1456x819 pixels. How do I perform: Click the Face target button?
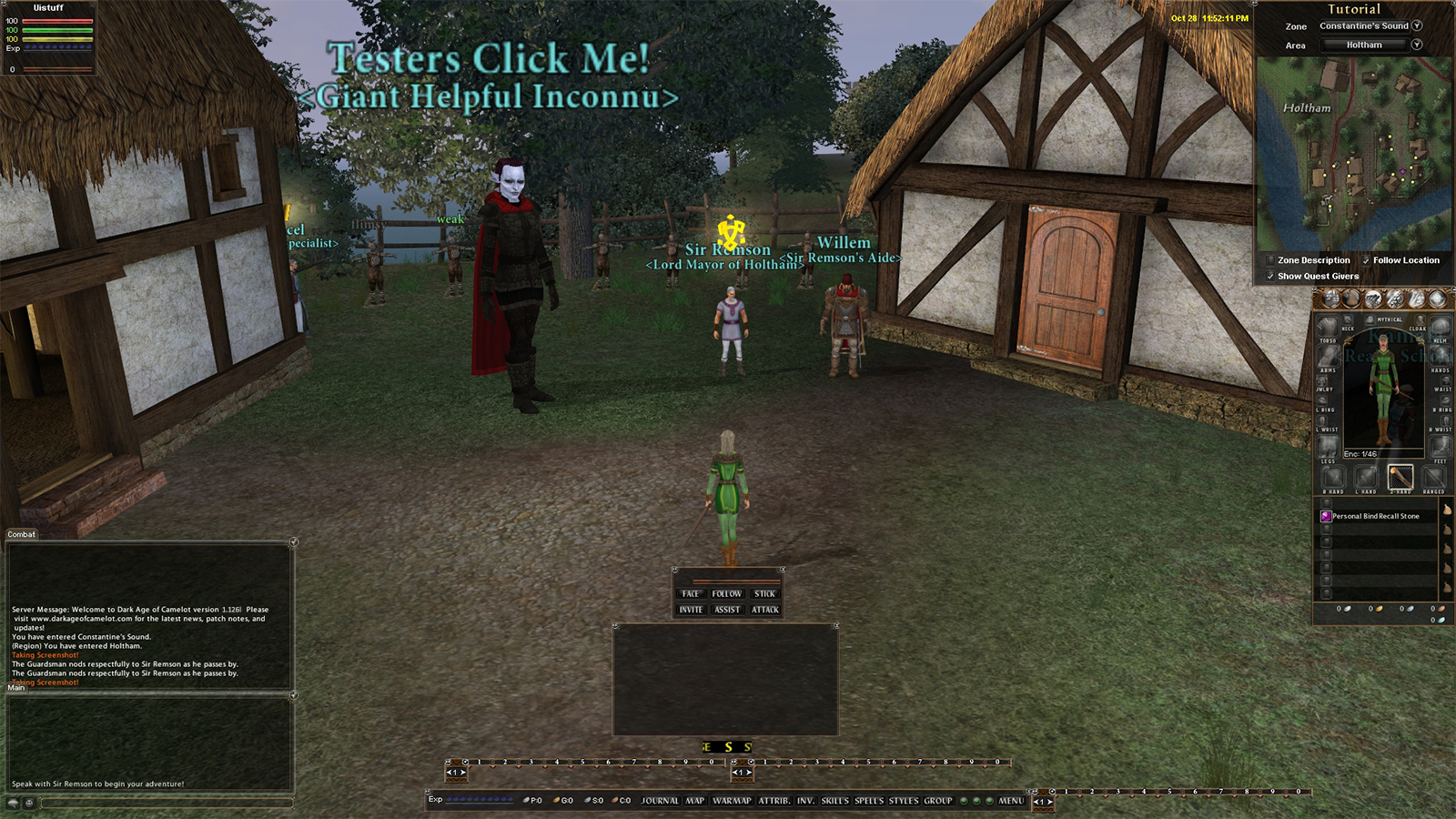(691, 593)
